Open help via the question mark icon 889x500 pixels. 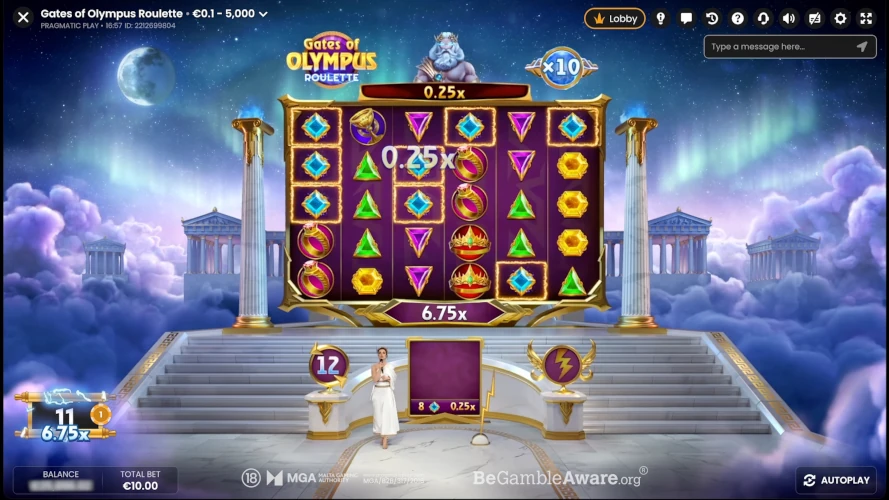click(737, 18)
